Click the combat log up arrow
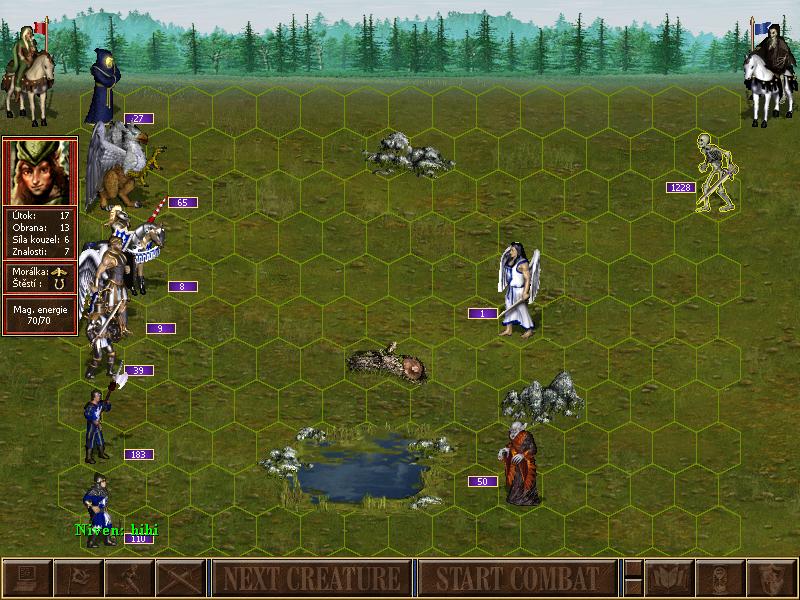This screenshot has height=600, width=800. pyautogui.click(x=633, y=569)
